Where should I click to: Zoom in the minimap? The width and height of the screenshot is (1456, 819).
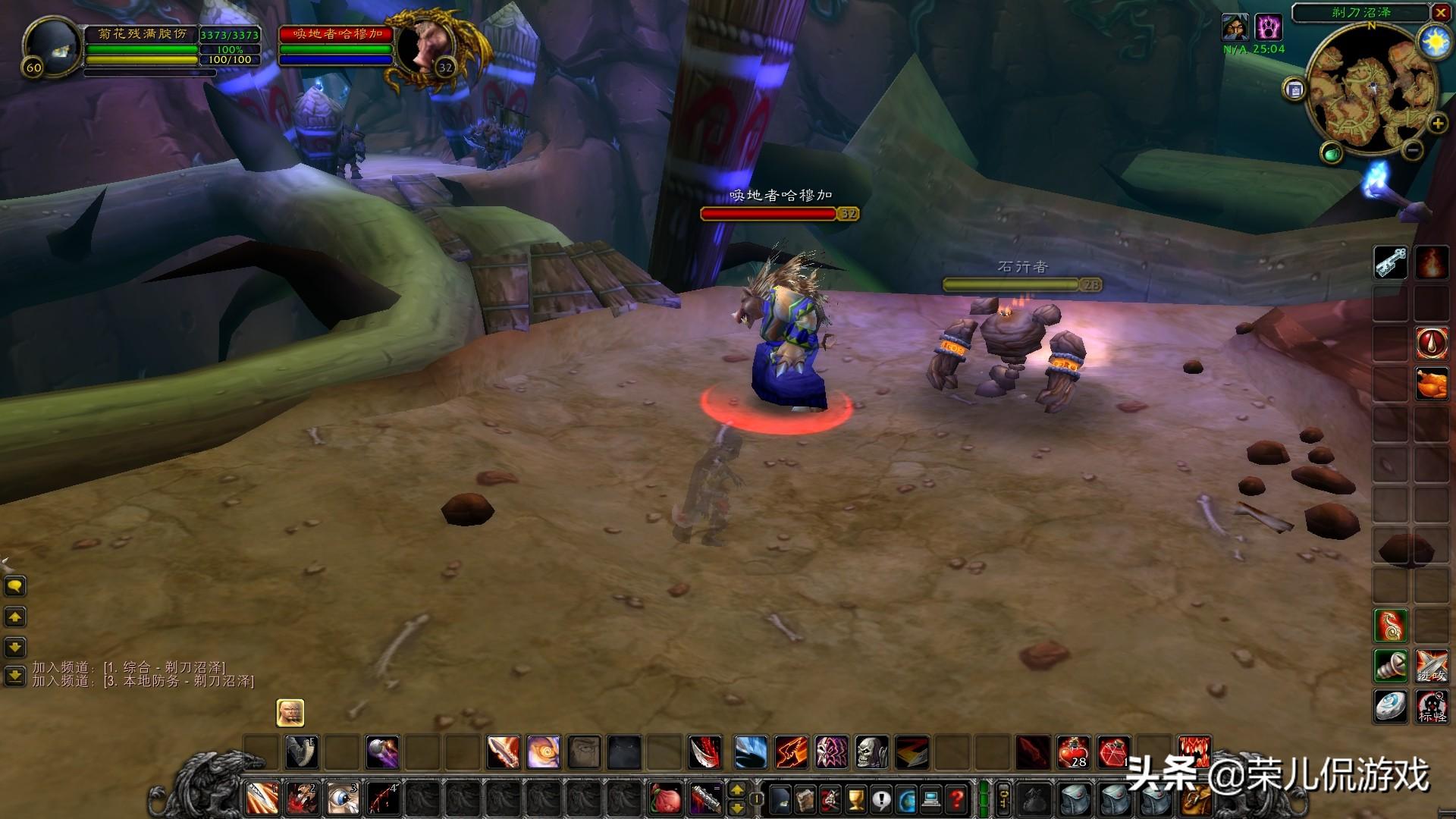click(1437, 124)
